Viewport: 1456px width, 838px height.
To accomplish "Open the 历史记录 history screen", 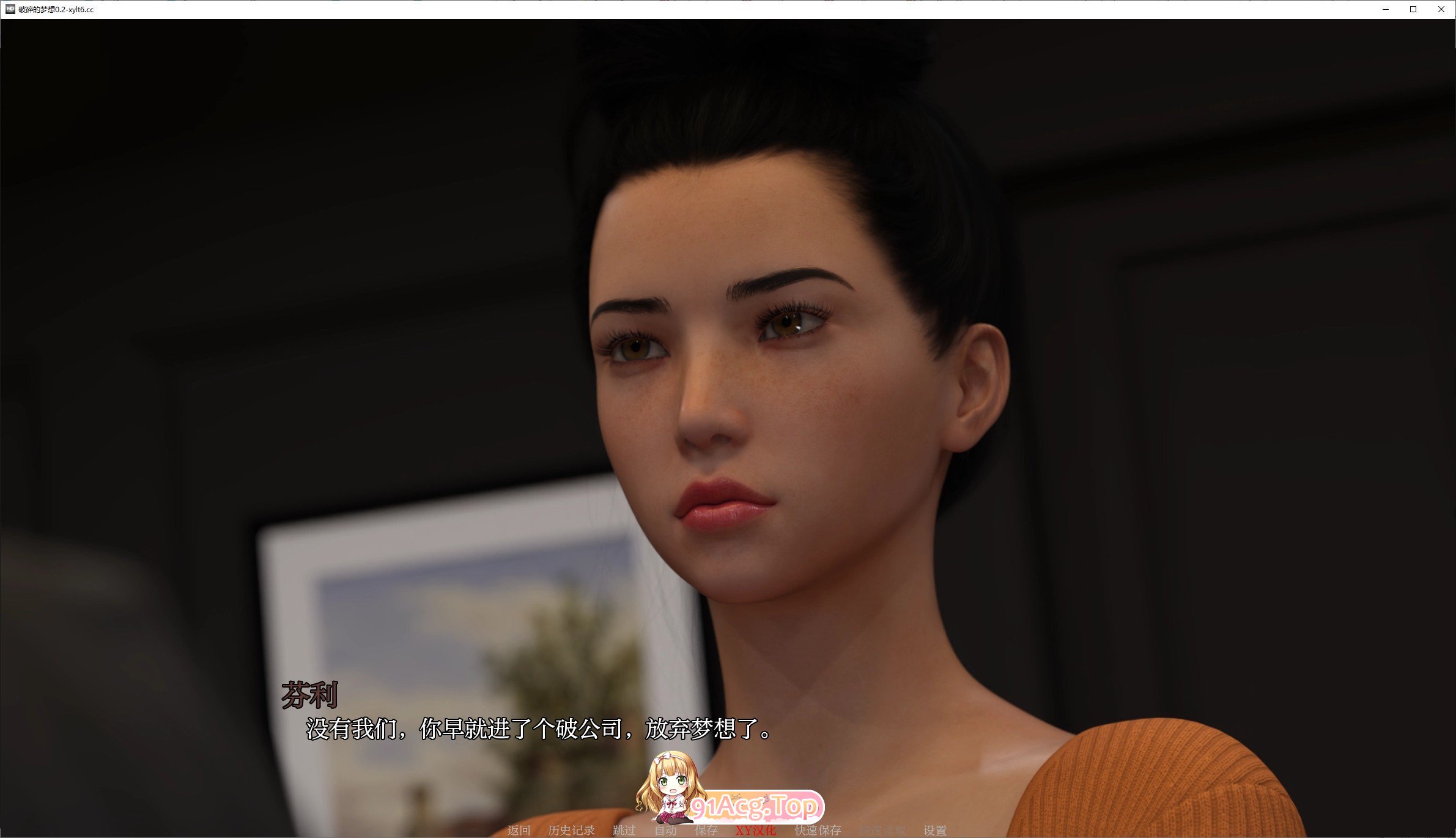I will (x=572, y=831).
